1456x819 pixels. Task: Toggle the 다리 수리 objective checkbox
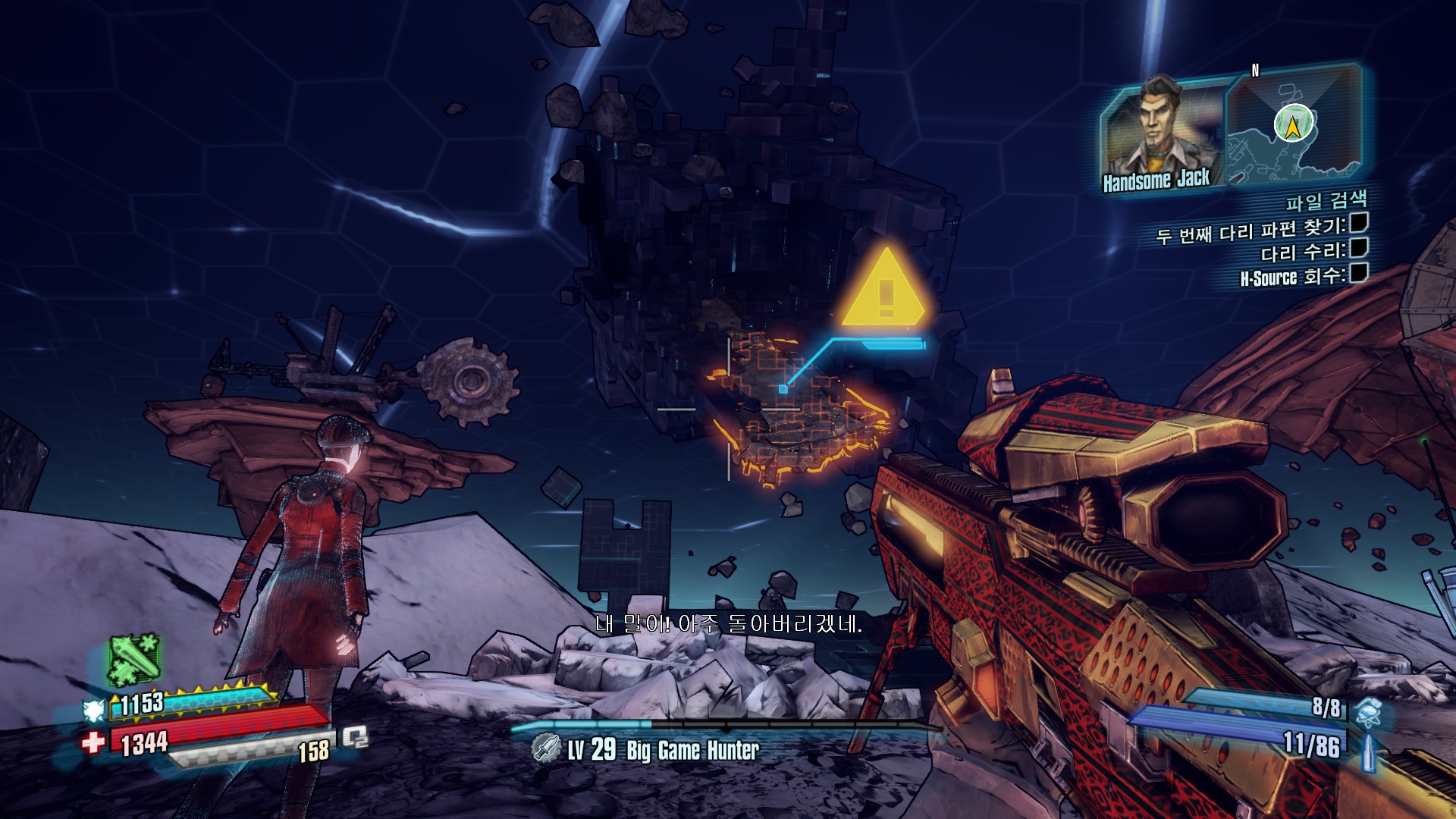click(x=1358, y=247)
